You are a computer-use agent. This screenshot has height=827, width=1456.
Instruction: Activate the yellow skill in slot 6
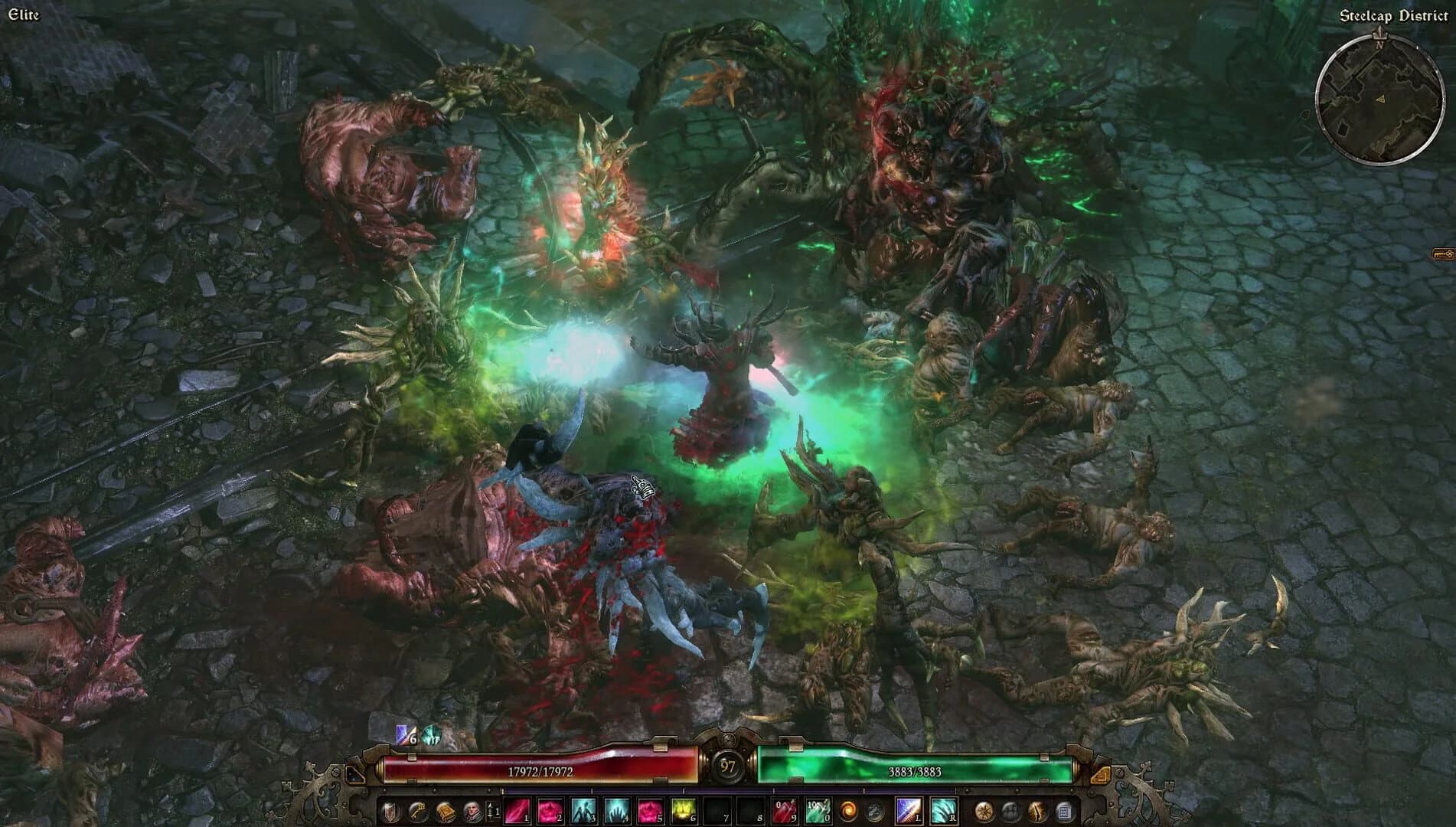[x=684, y=811]
